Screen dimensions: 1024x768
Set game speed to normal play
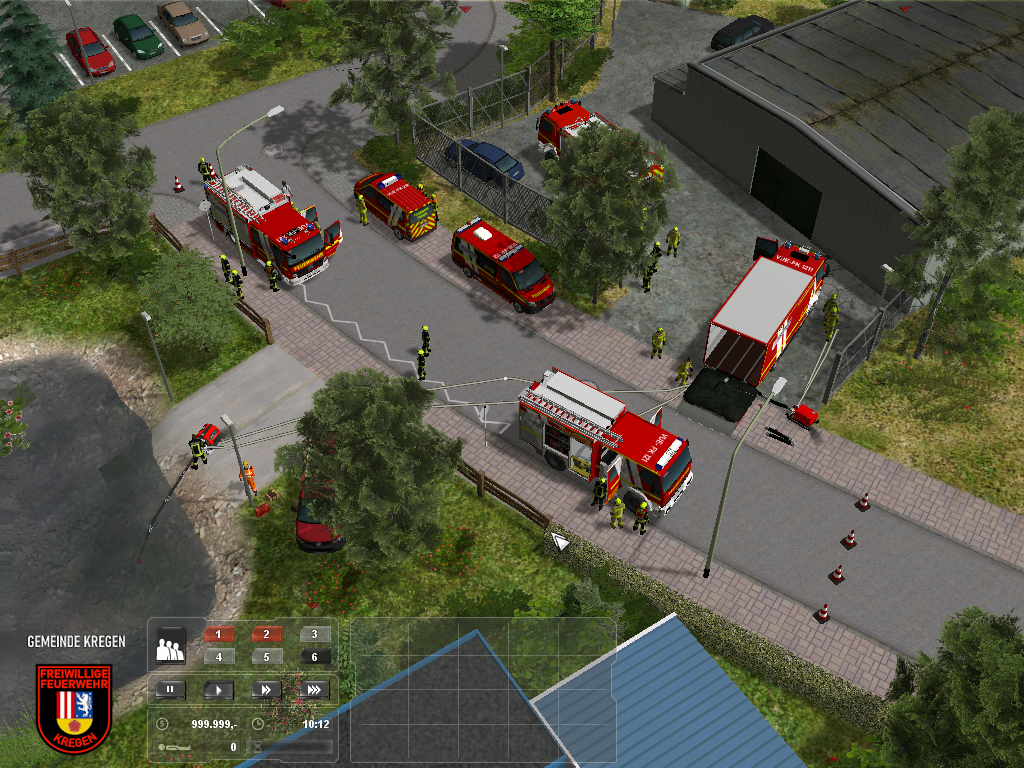point(218,689)
